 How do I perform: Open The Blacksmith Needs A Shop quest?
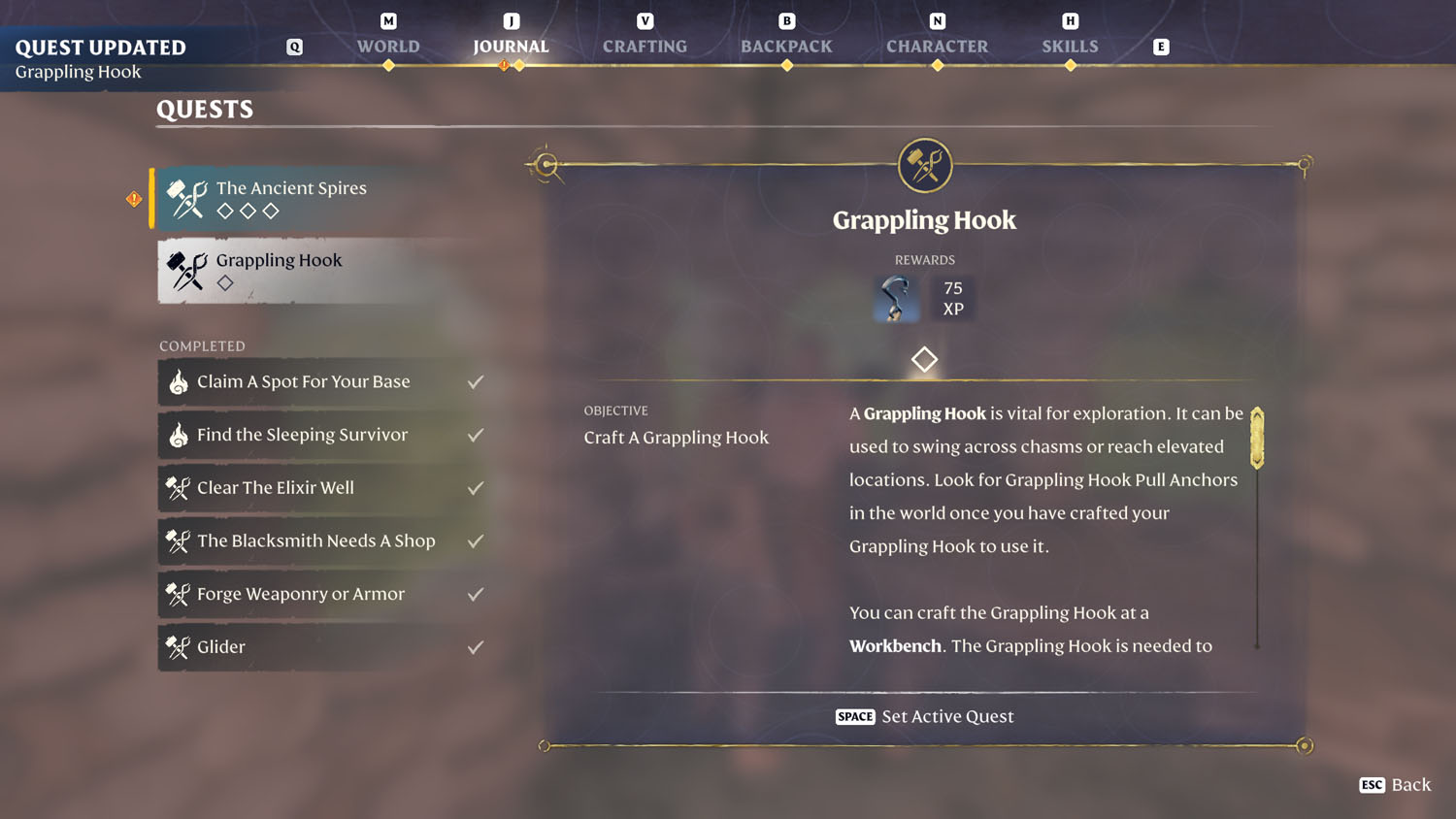[x=322, y=541]
